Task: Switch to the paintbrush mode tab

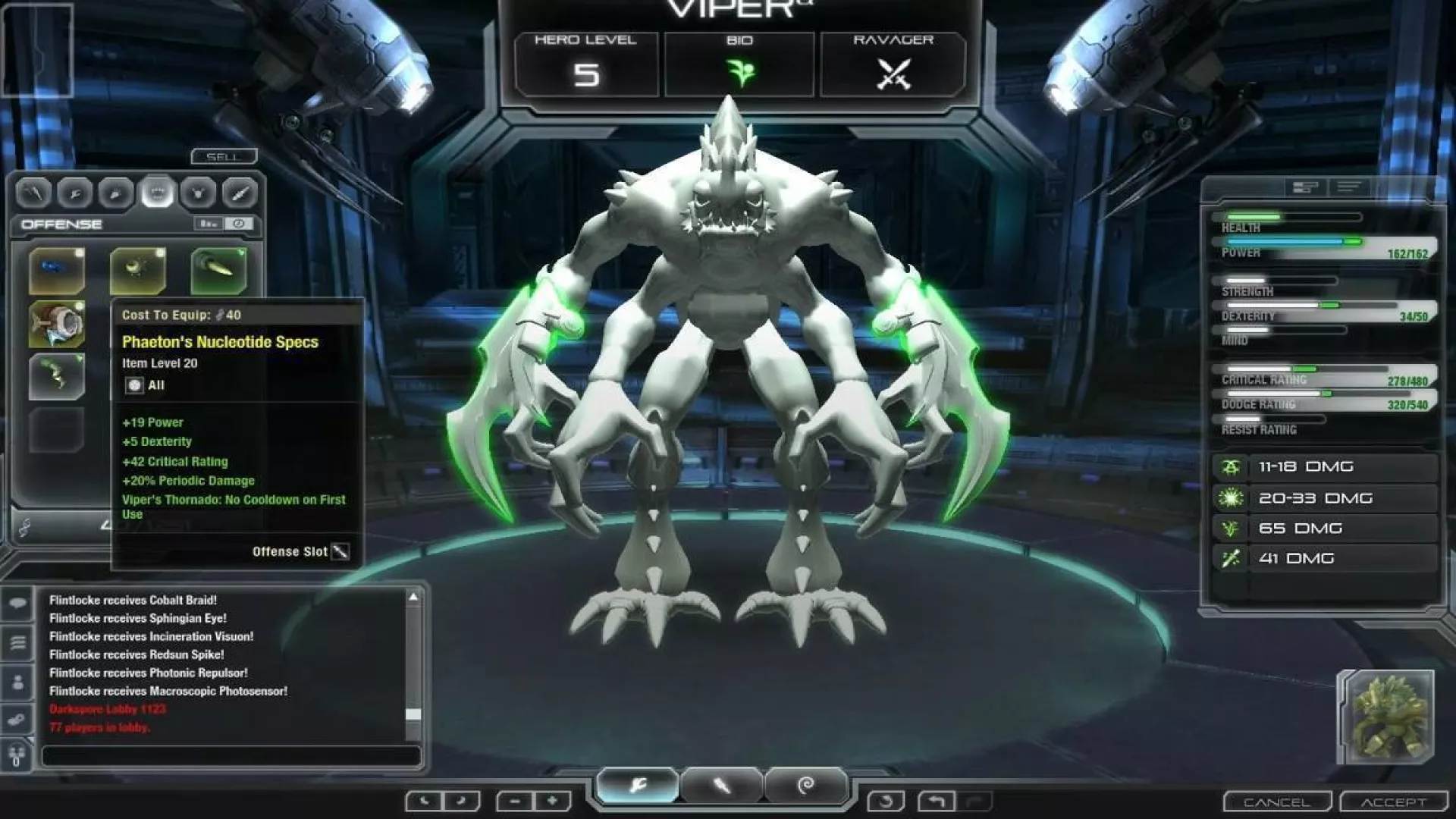Action: [x=721, y=786]
